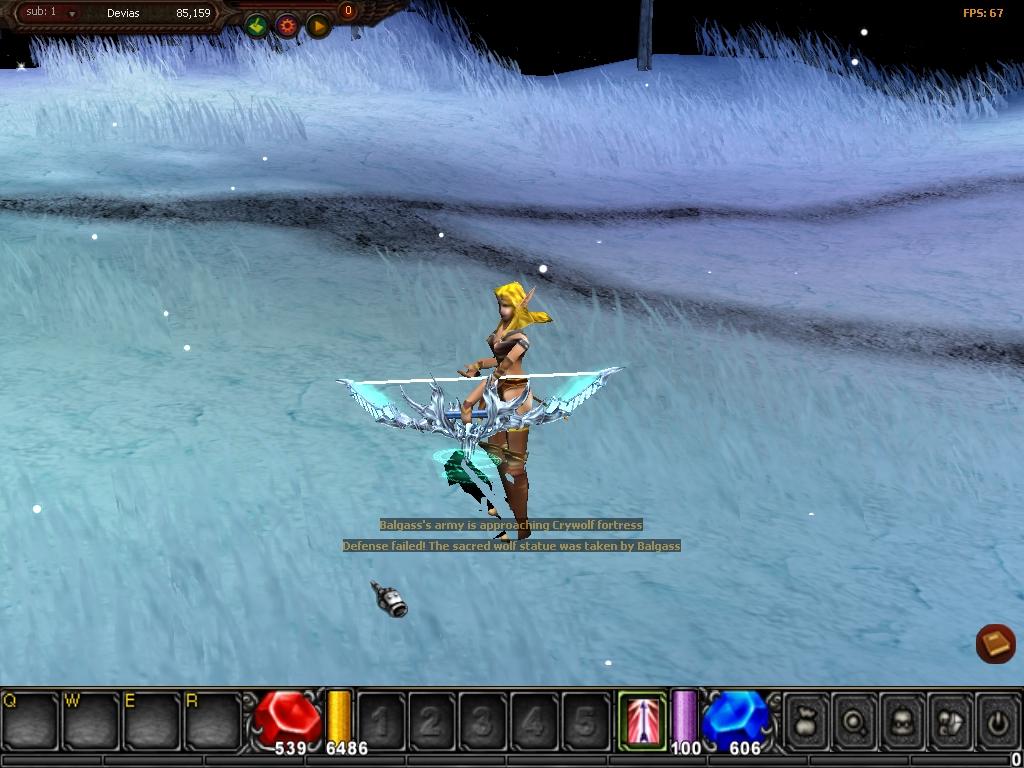Open the inventory bag button
Viewport: 1024px width, 768px height.
806,719
